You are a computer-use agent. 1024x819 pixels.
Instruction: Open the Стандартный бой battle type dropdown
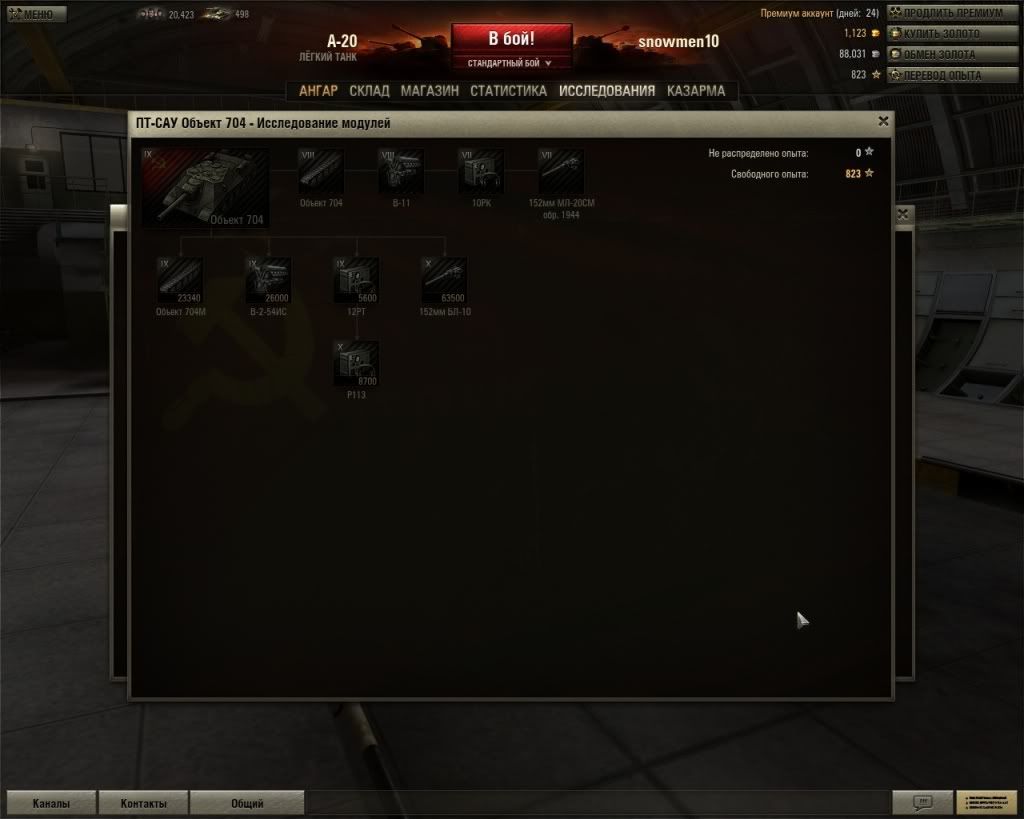511,63
